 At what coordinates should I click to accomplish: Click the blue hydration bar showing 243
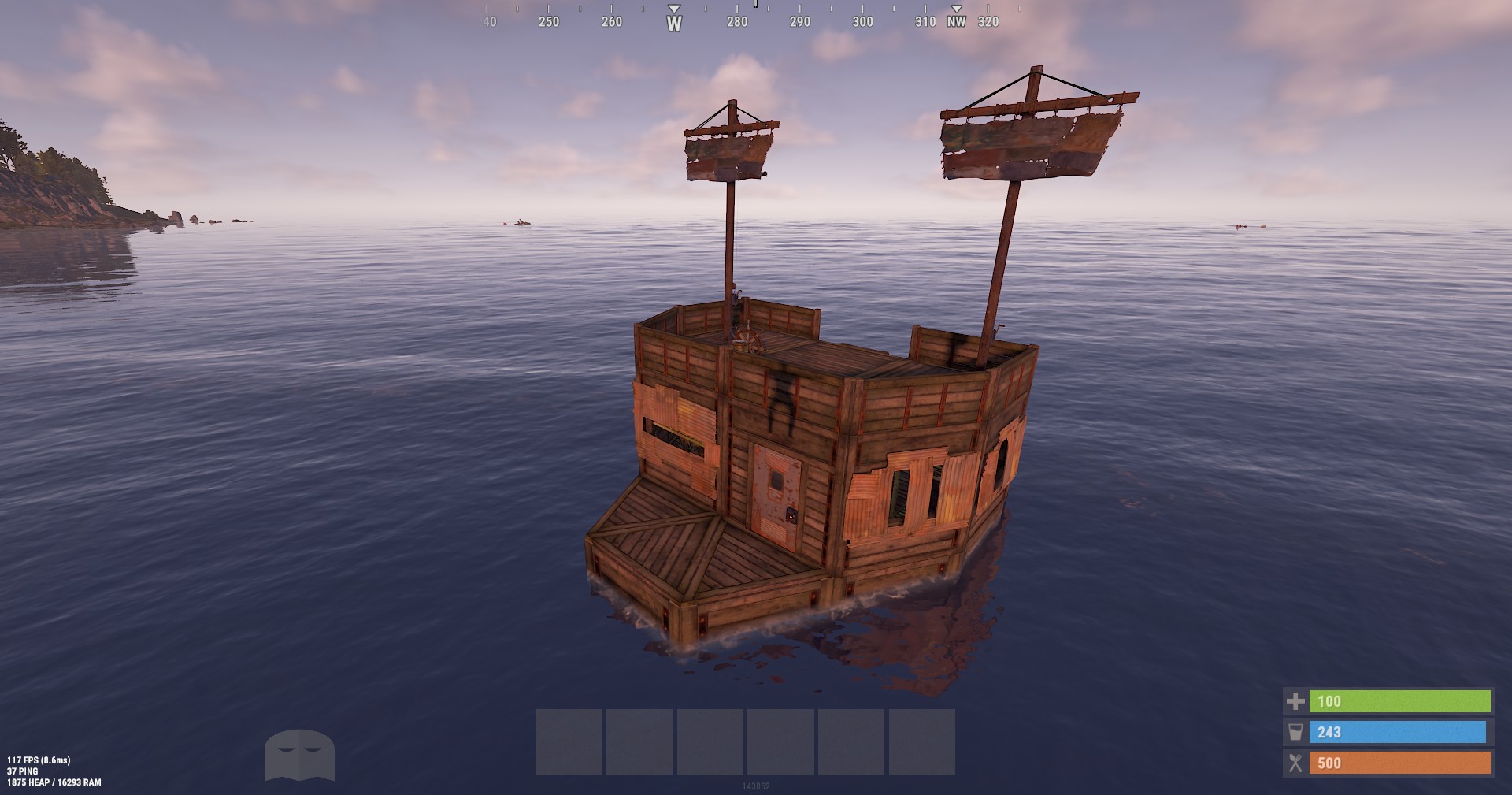pyautogui.click(x=1402, y=732)
